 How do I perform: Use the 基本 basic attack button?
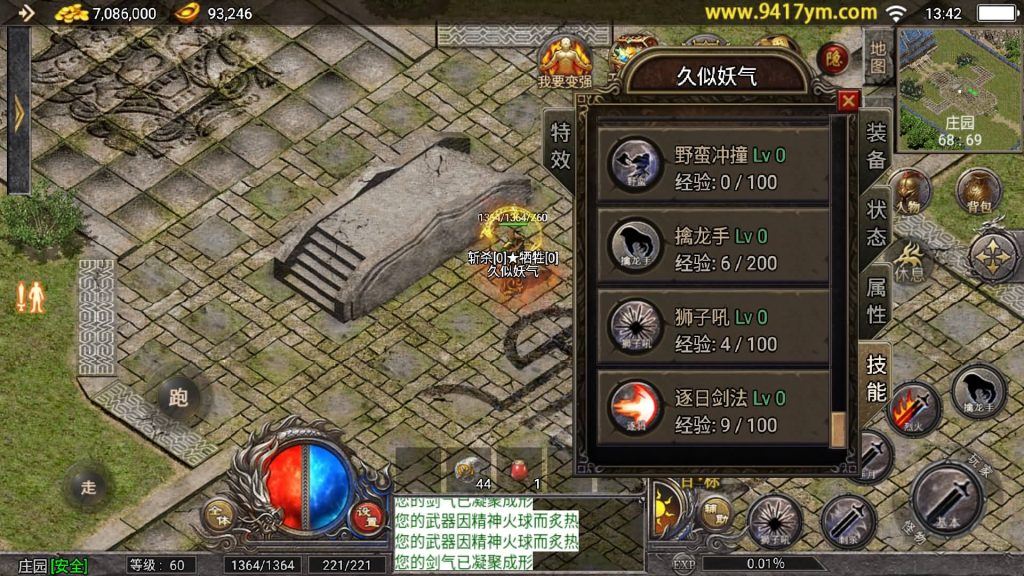pos(947,499)
